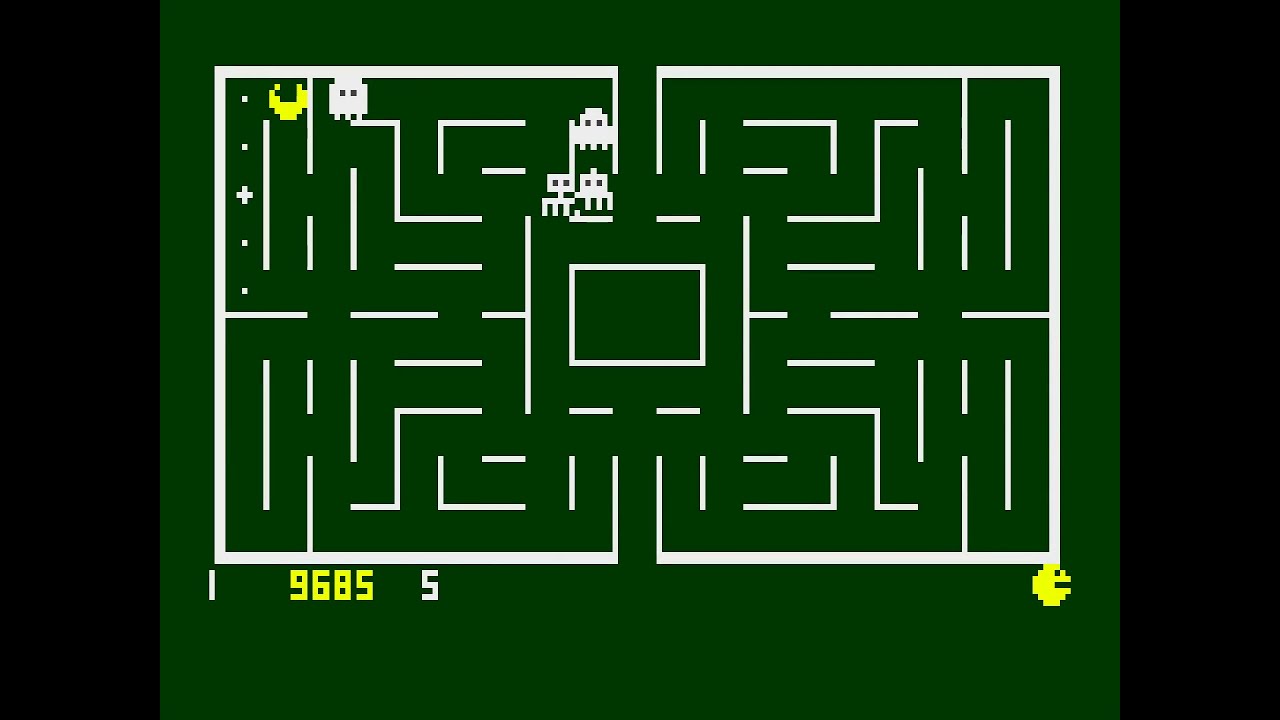1280x720 pixels.
Task: Click the bottom wall of the left maze
Action: 420,558
